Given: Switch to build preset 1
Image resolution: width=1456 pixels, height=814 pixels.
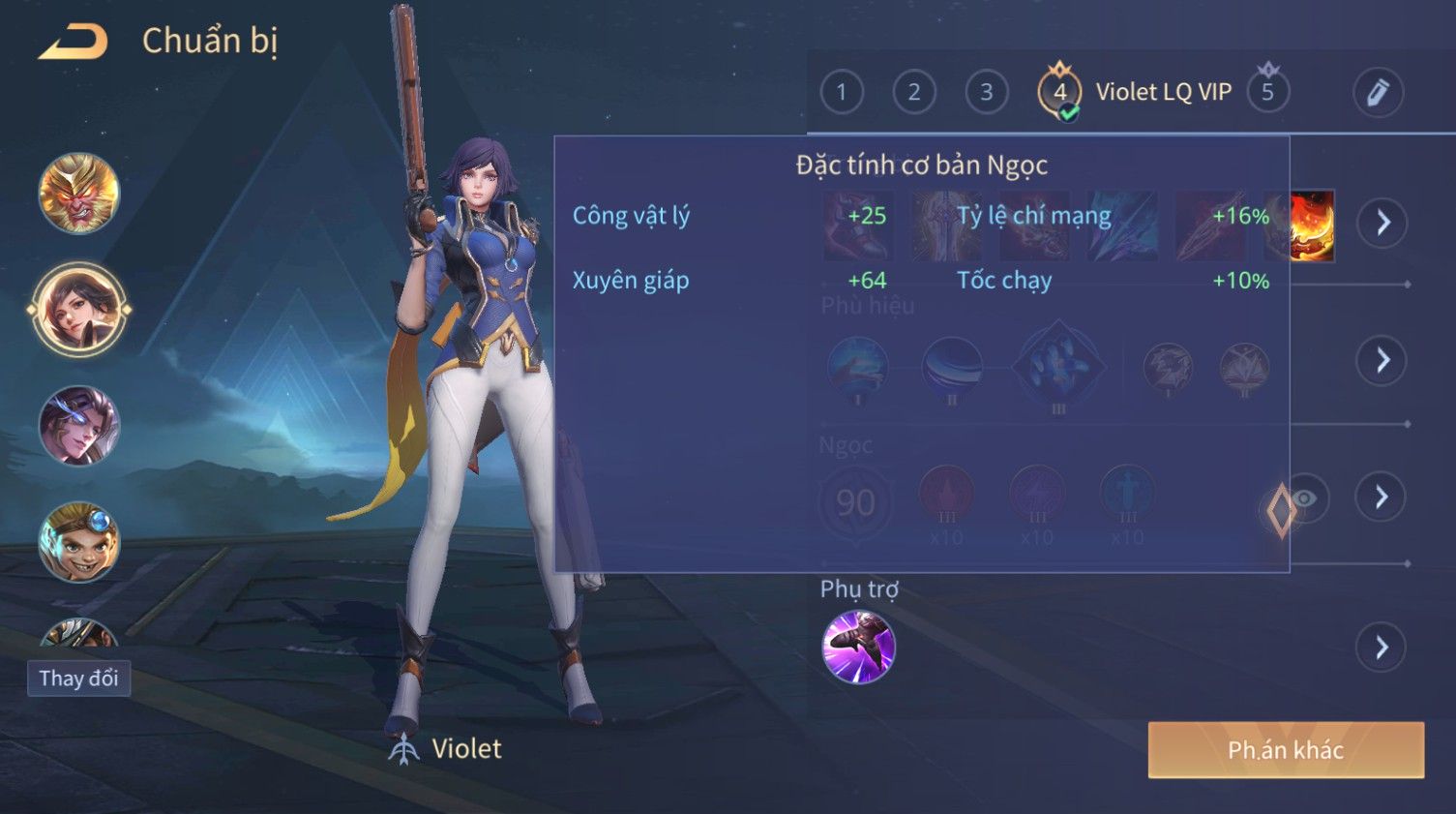Looking at the screenshot, I should [842, 92].
